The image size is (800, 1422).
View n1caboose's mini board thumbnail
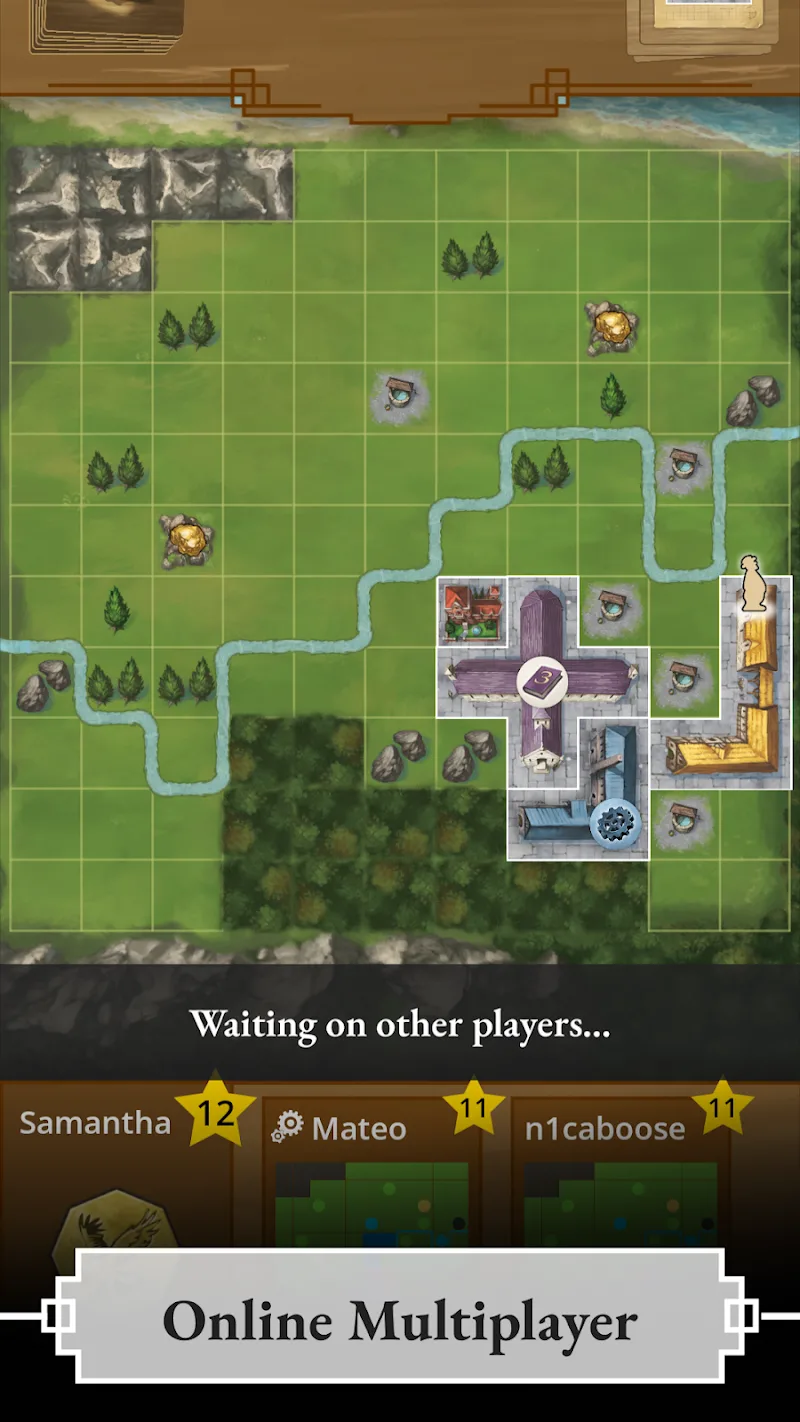(x=620, y=1205)
